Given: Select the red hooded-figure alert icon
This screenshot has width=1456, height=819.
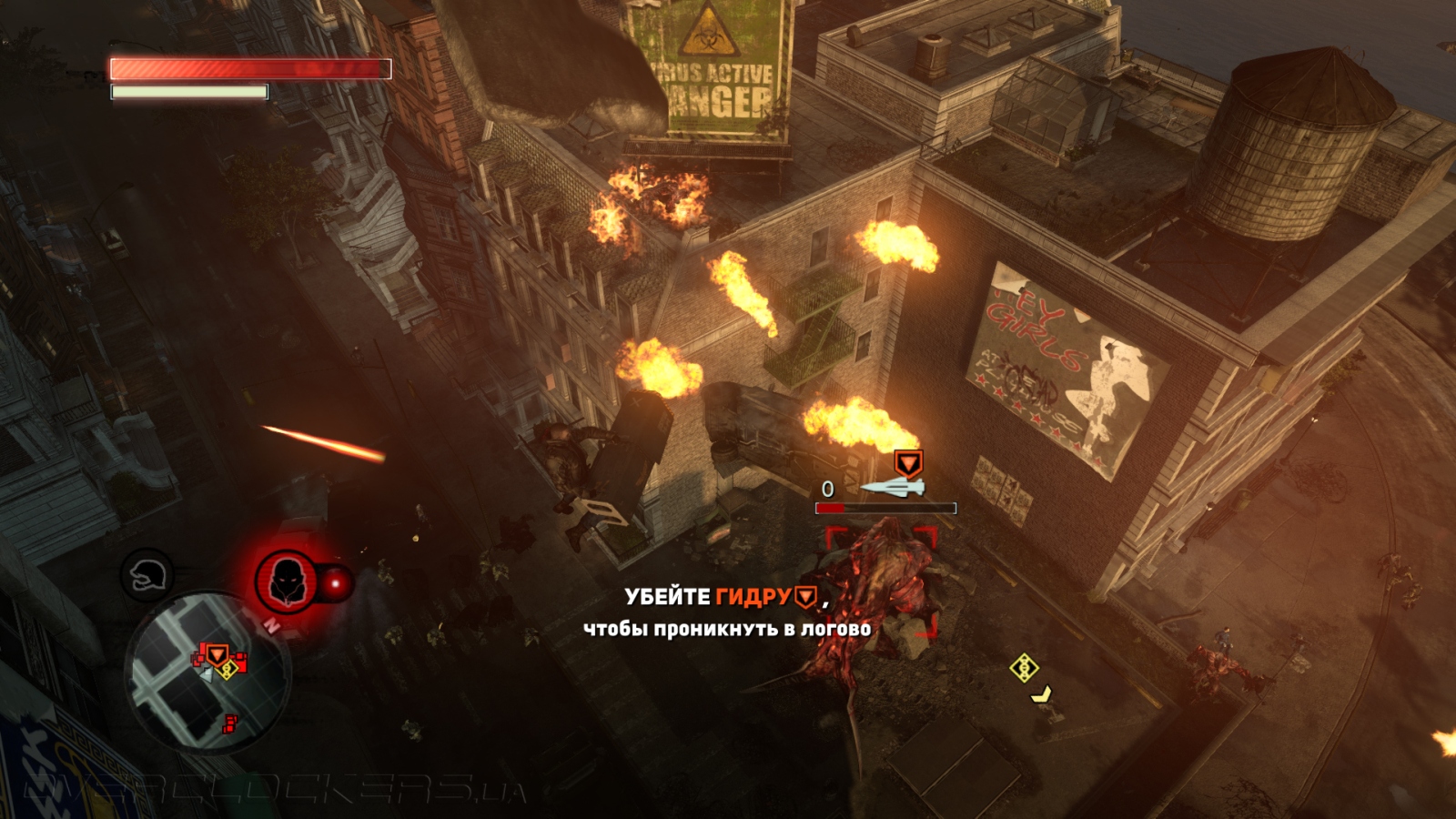Looking at the screenshot, I should 286,581.
